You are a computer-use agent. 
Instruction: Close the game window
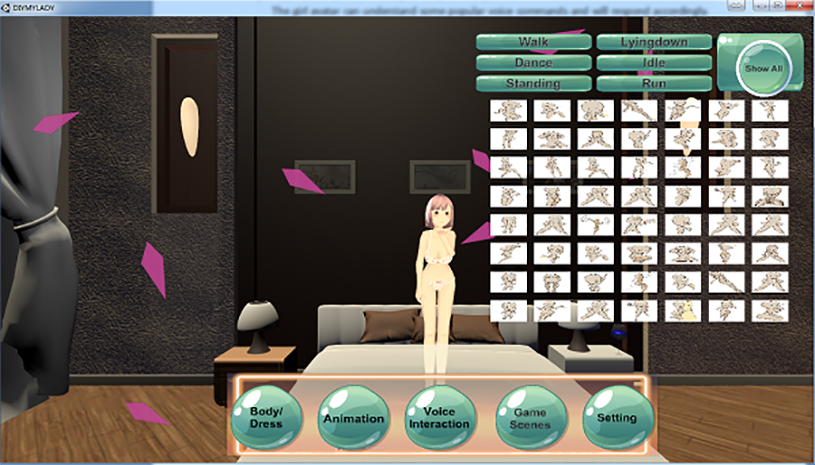tap(797, 6)
